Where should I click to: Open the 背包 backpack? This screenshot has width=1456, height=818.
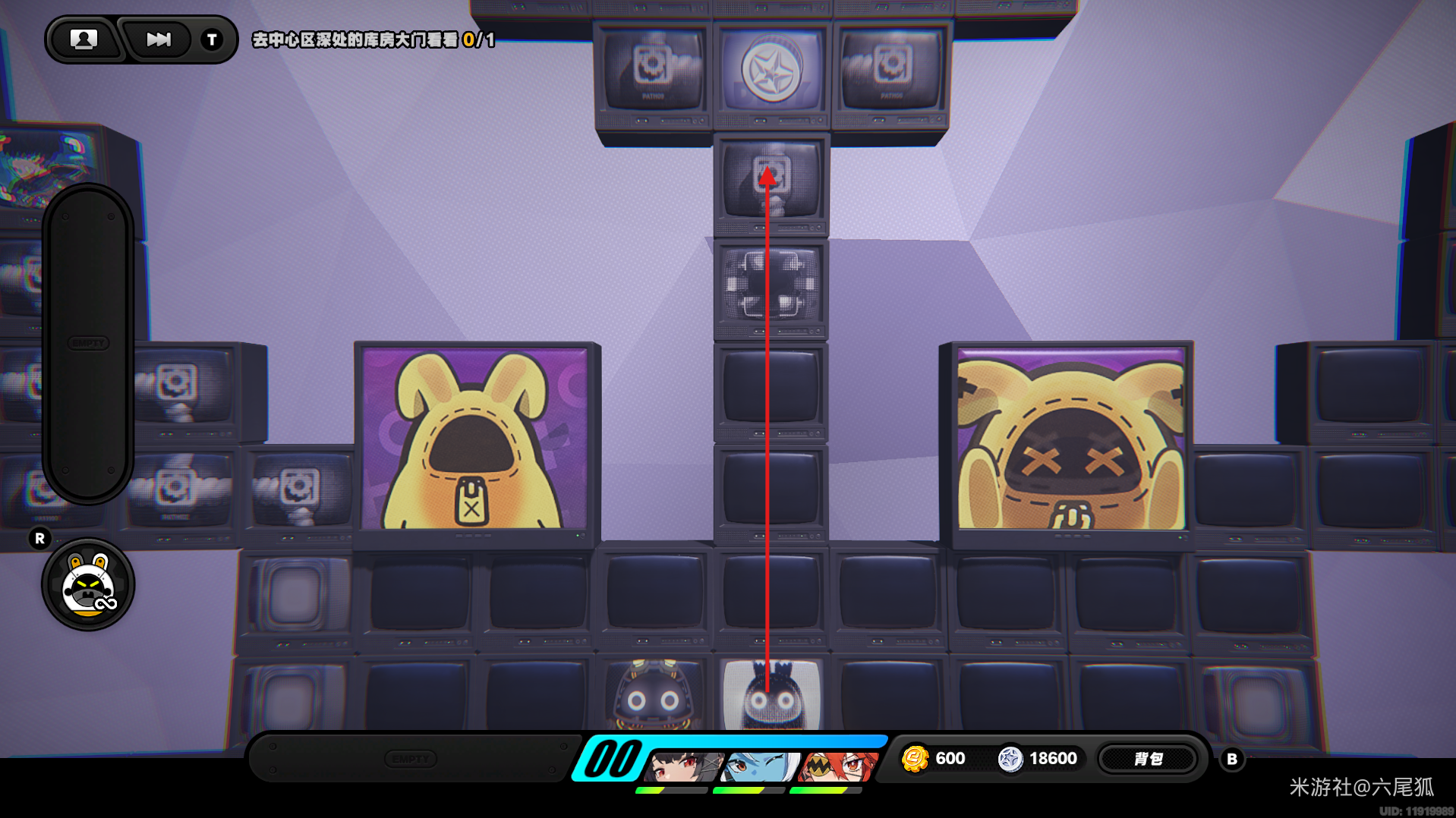pyautogui.click(x=1148, y=759)
